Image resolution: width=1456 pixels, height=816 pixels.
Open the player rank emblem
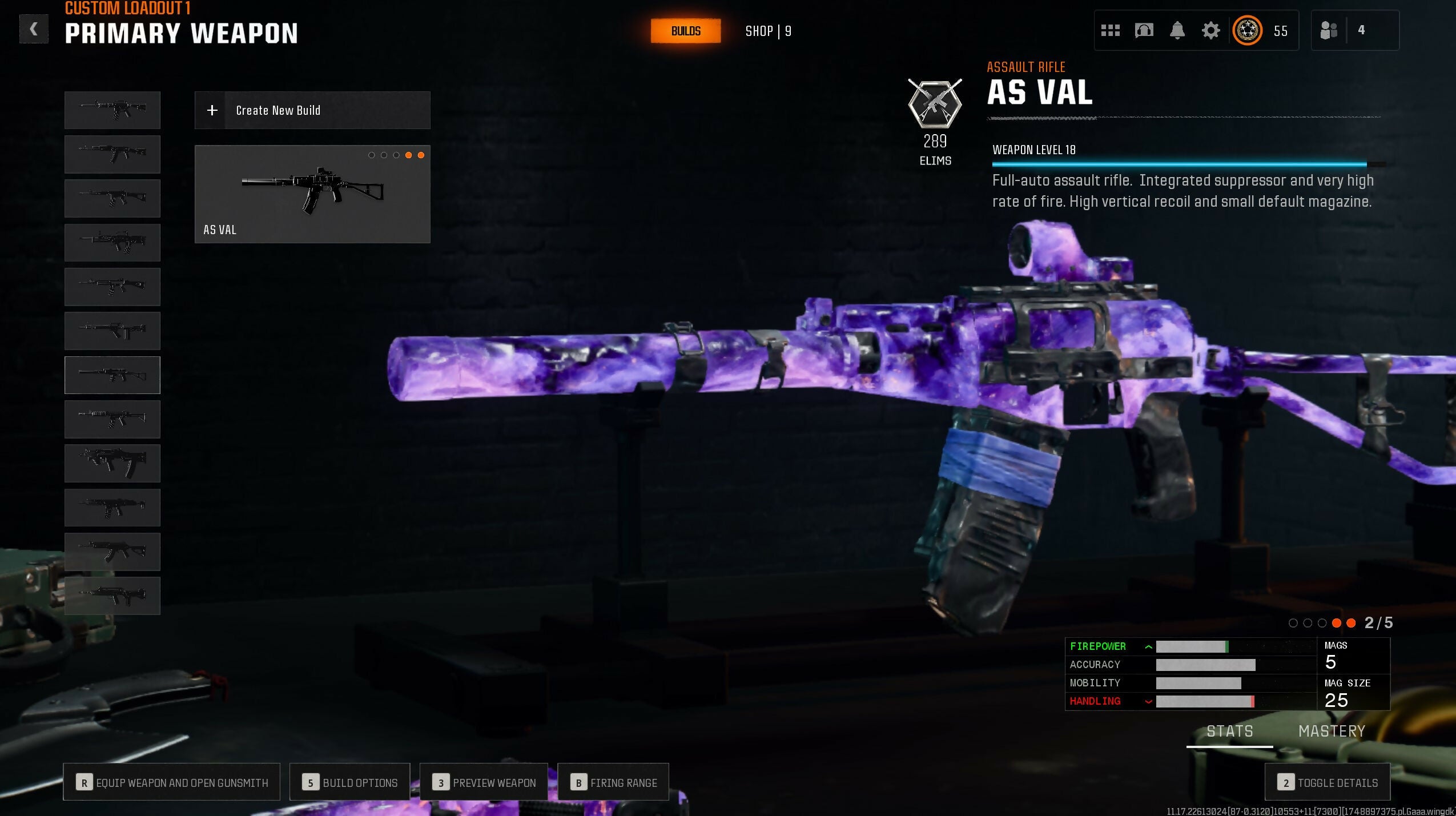pos(1248,30)
